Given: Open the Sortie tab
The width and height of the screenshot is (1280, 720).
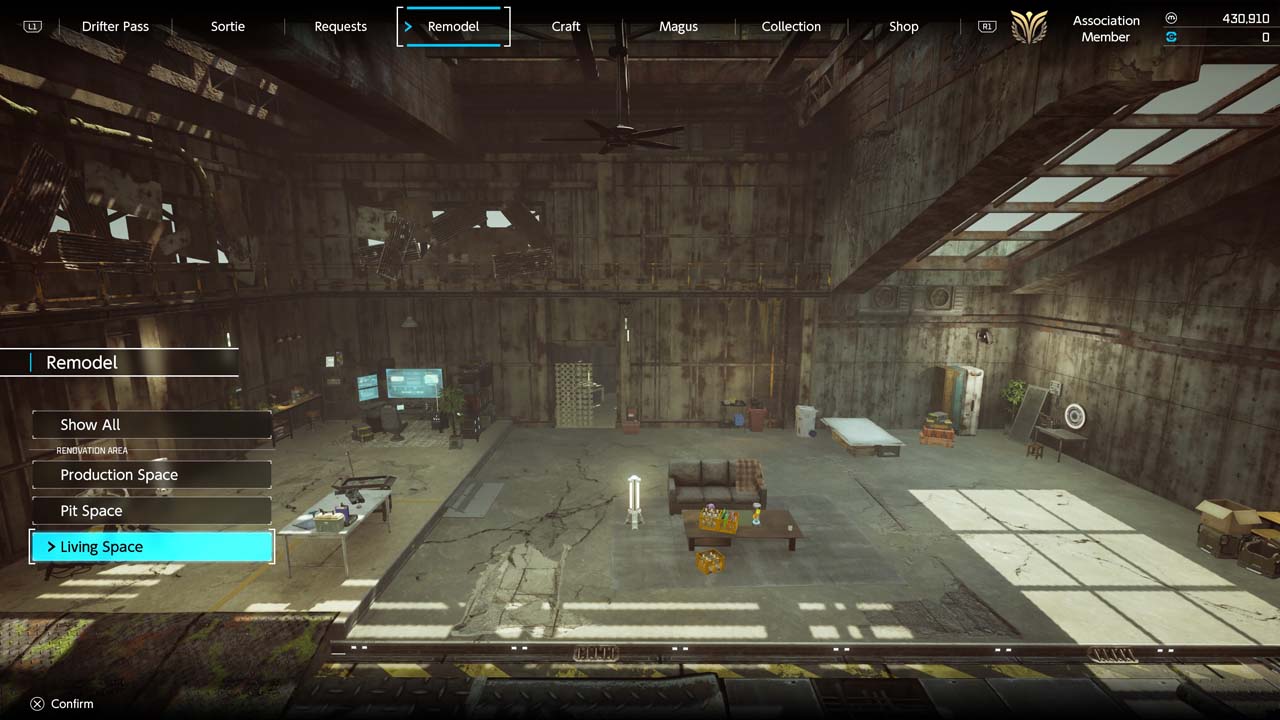Looking at the screenshot, I should click(228, 26).
